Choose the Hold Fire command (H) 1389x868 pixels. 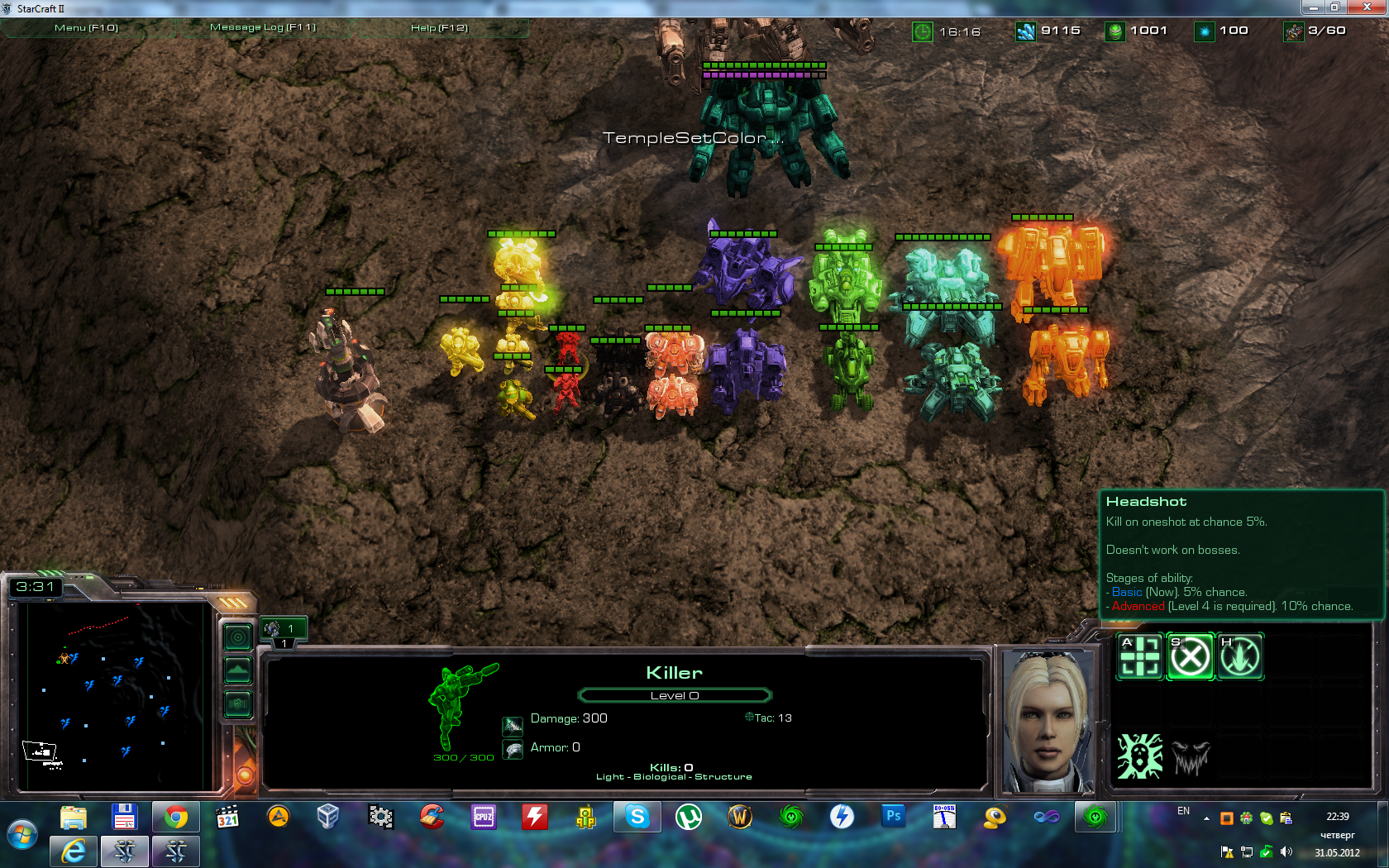pyautogui.click(x=1240, y=657)
